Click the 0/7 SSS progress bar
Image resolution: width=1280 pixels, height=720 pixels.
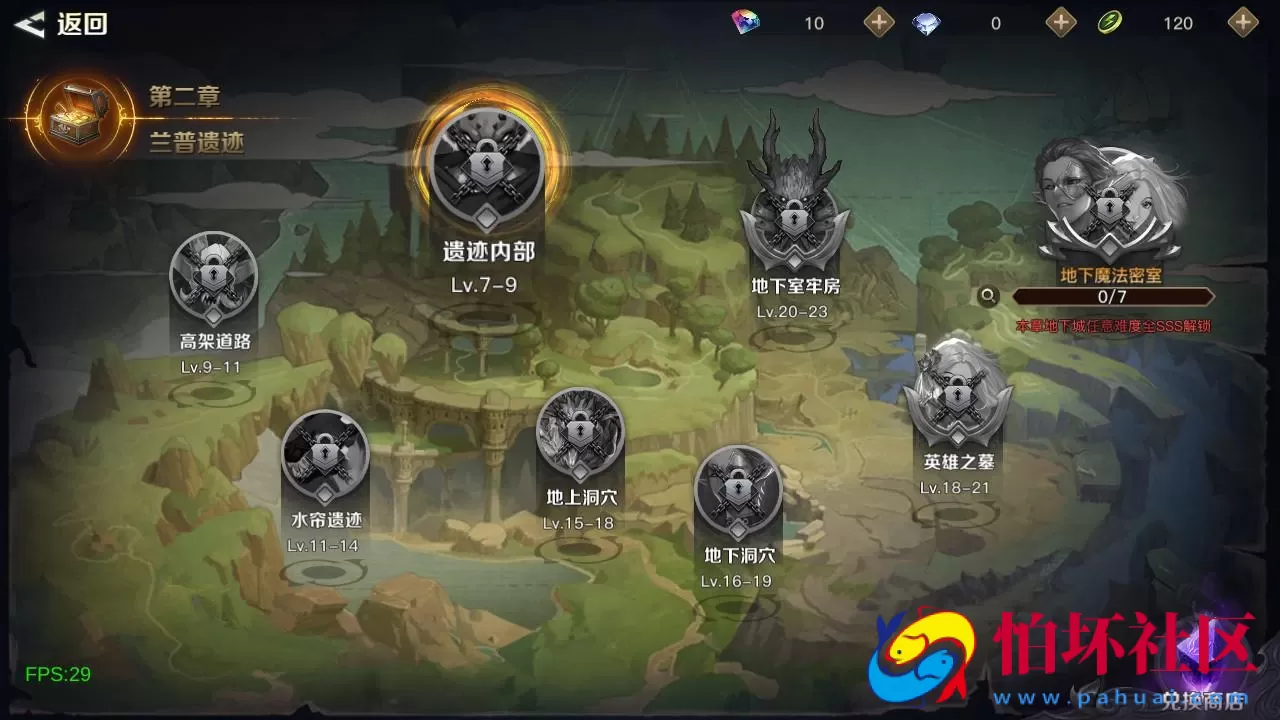point(1113,296)
